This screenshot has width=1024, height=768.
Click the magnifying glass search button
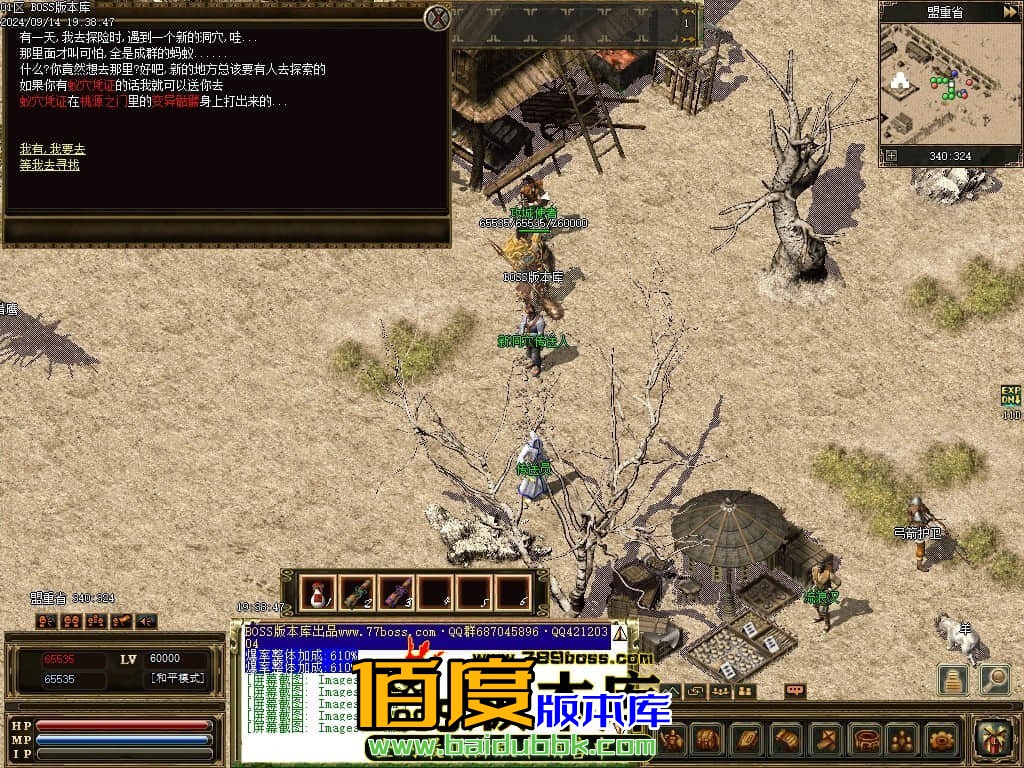coord(994,679)
